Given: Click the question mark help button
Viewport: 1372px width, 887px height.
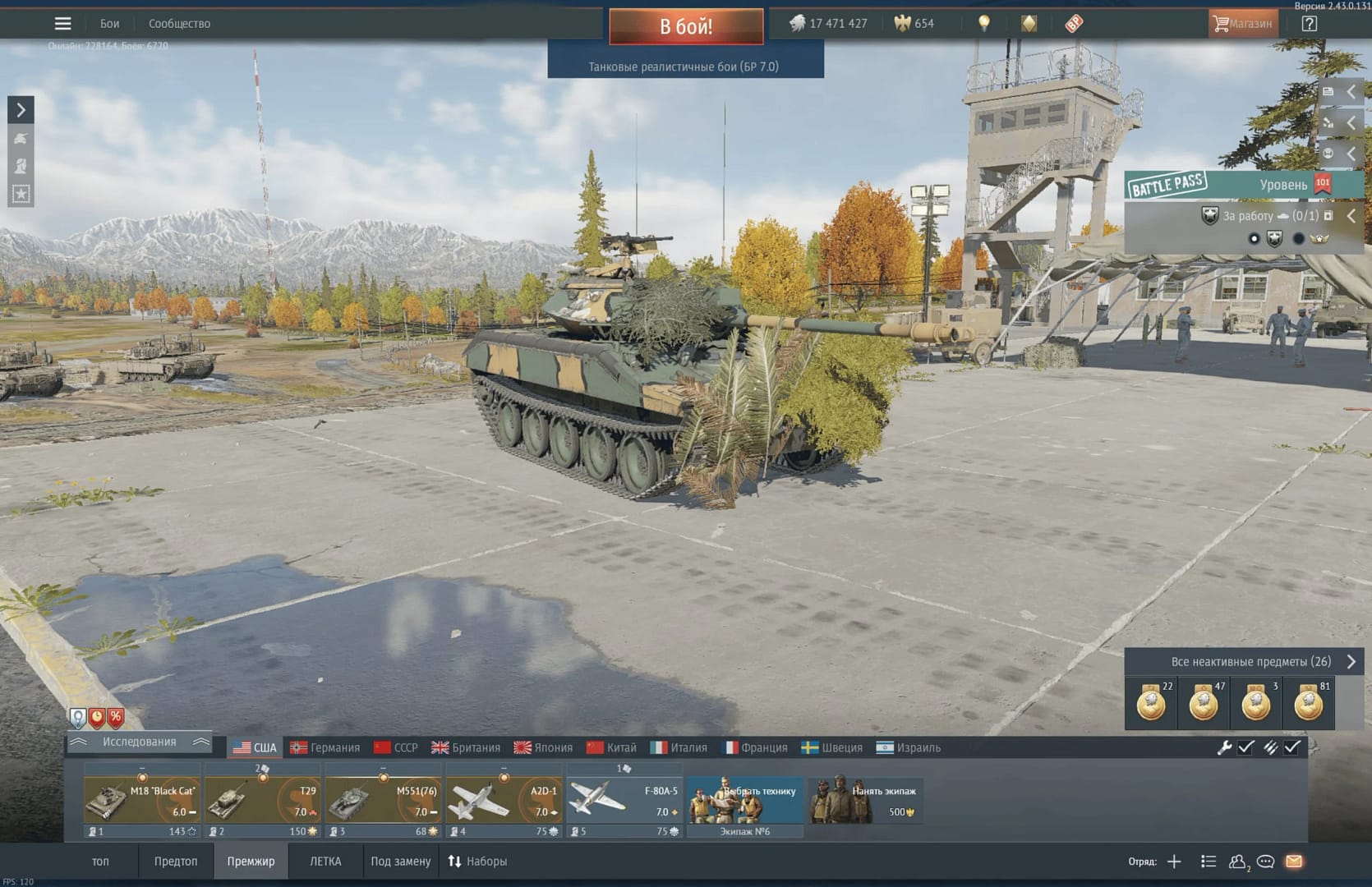Looking at the screenshot, I should pos(1309,24).
